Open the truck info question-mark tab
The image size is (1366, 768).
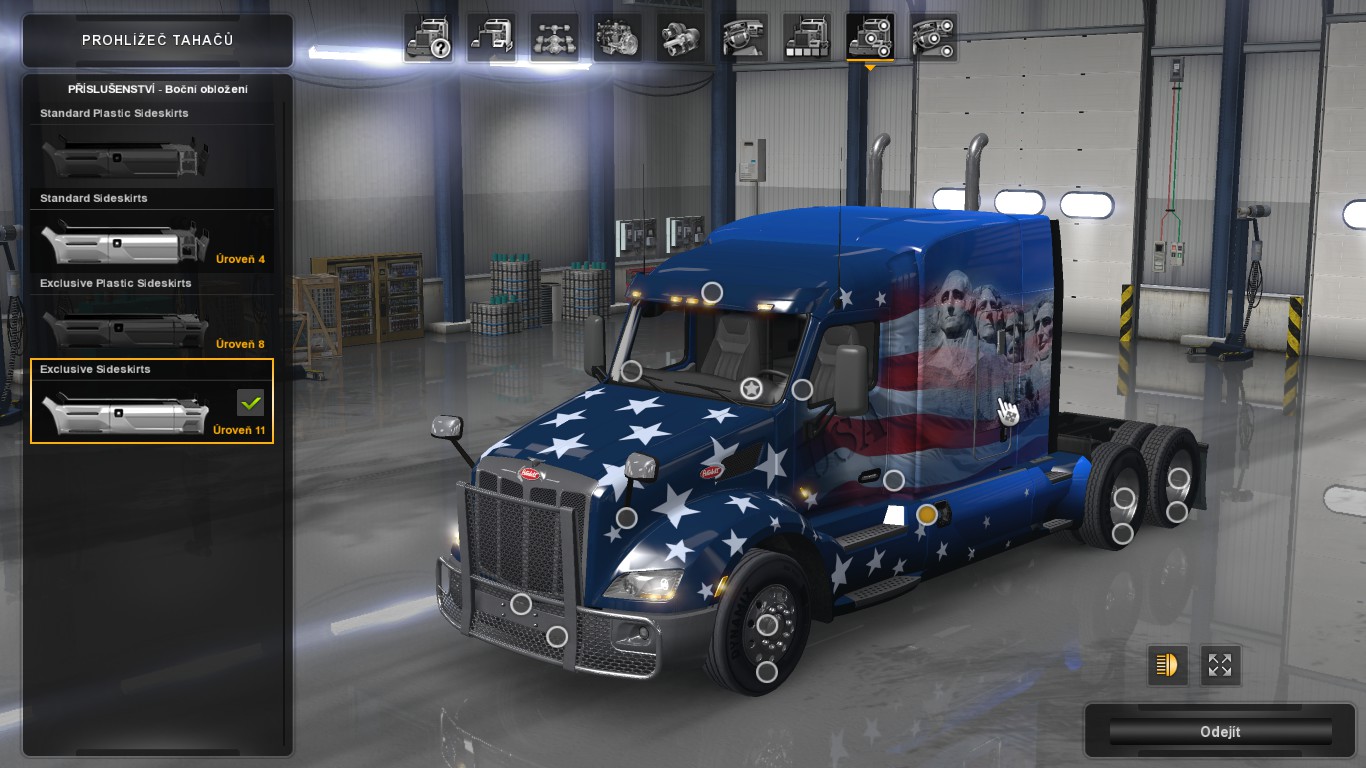coord(428,38)
